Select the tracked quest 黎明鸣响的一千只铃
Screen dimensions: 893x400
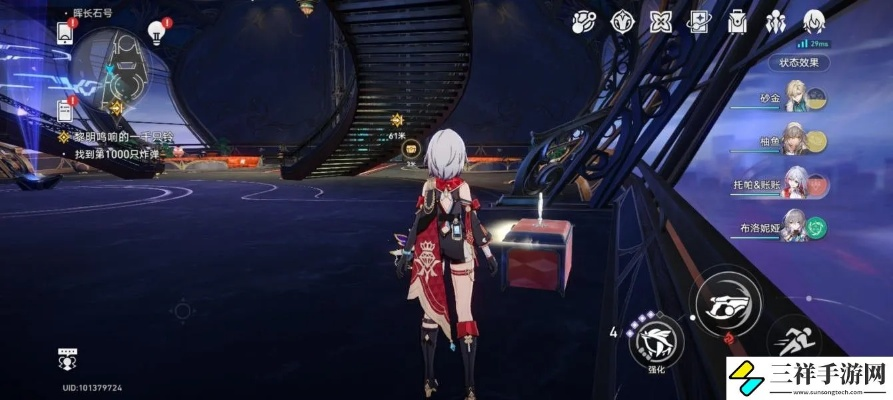(x=118, y=136)
